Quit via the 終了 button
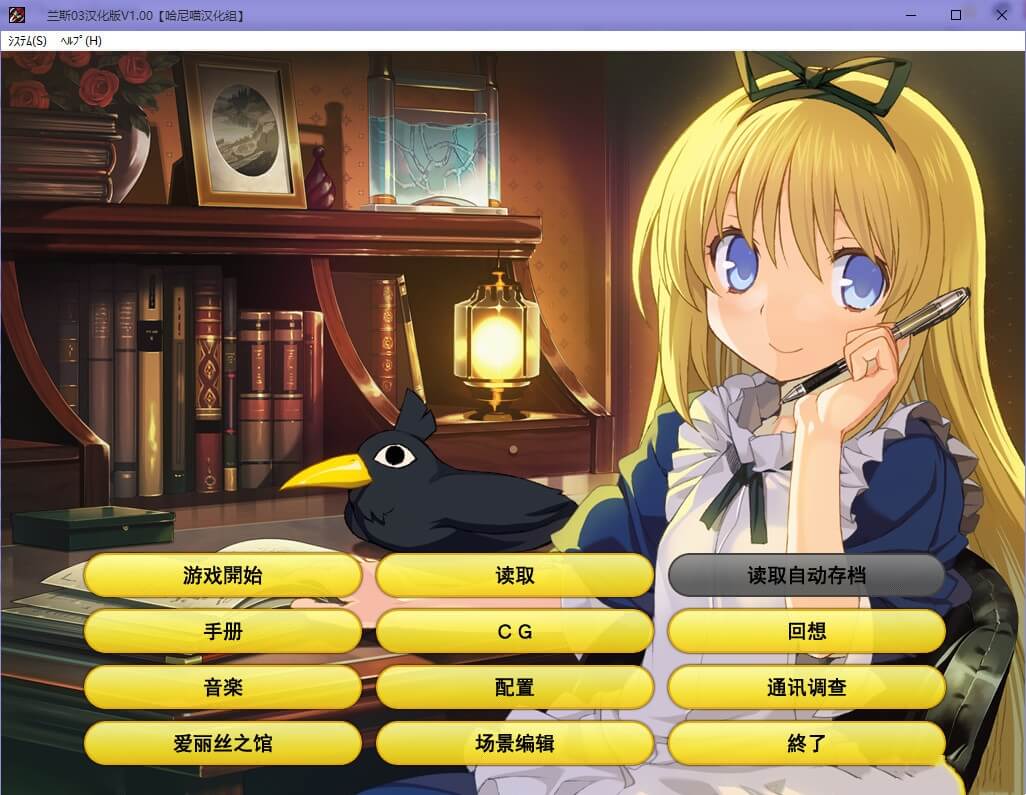The width and height of the screenshot is (1026, 795). click(806, 744)
